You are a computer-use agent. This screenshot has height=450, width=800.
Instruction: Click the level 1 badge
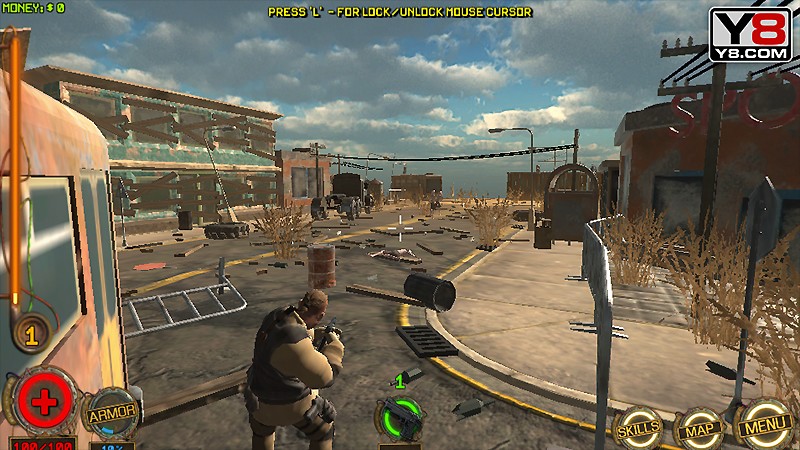point(32,335)
